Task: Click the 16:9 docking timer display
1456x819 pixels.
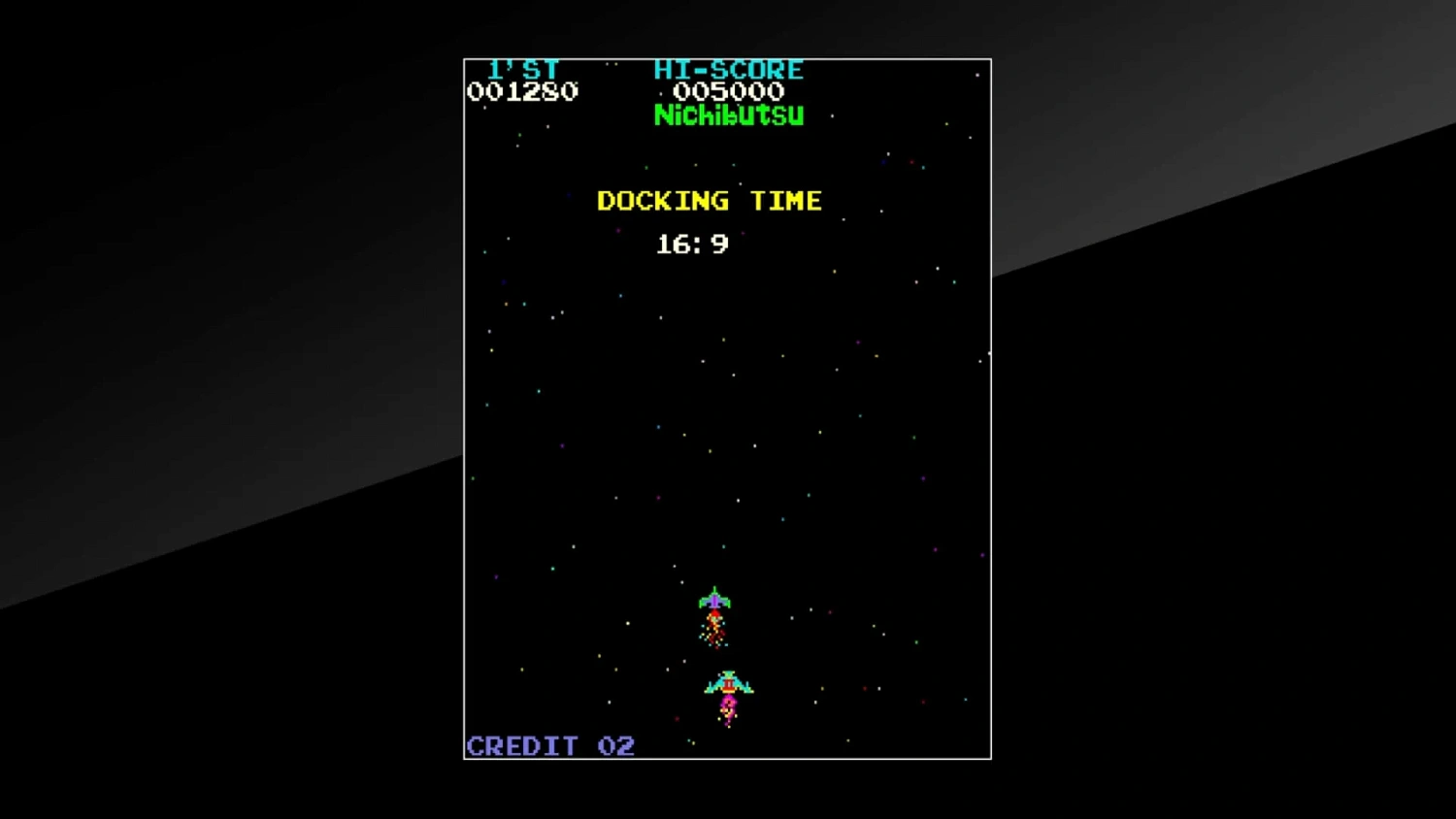Action: (x=691, y=245)
